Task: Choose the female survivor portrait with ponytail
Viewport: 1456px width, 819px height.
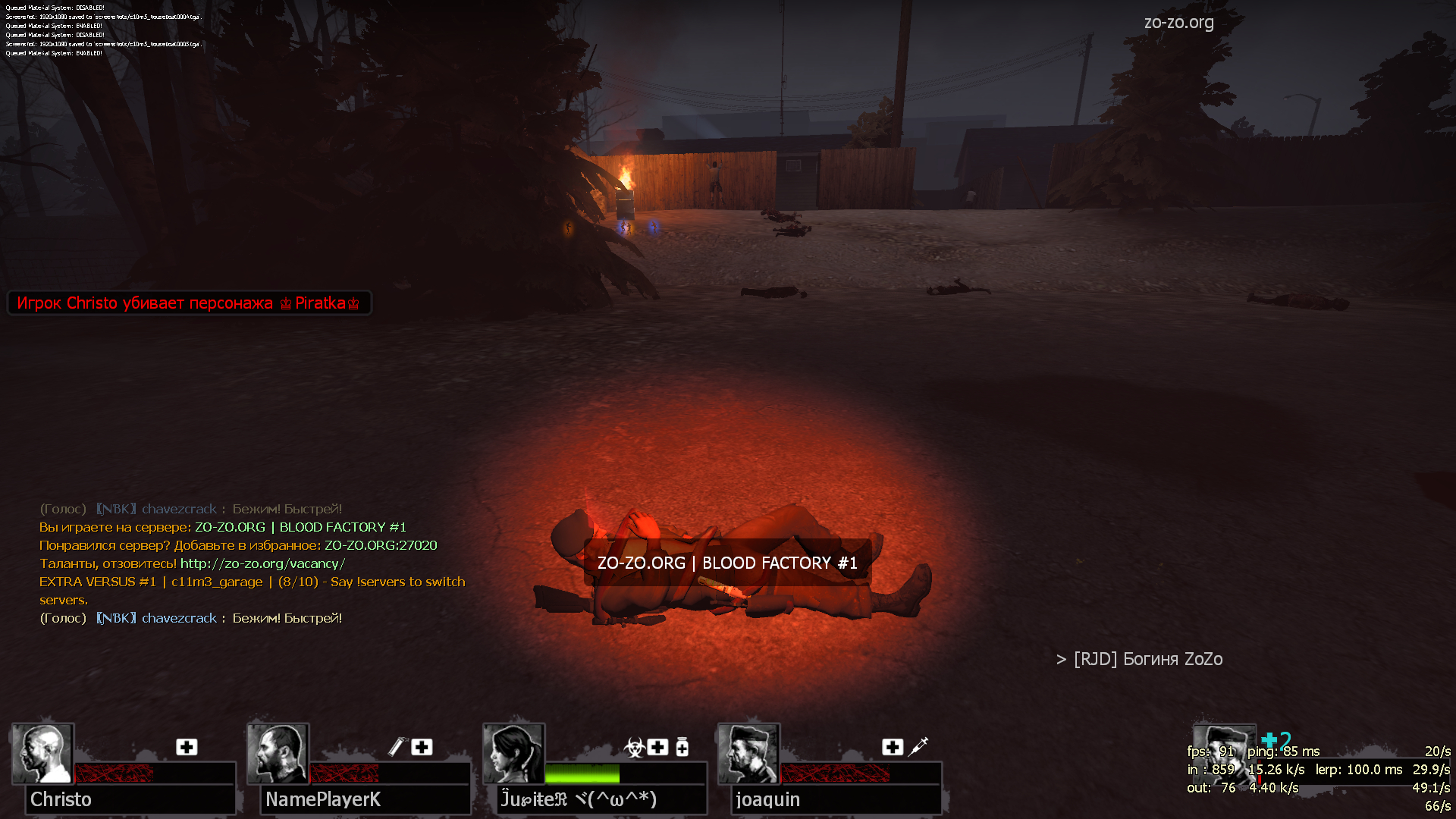Action: [x=514, y=753]
